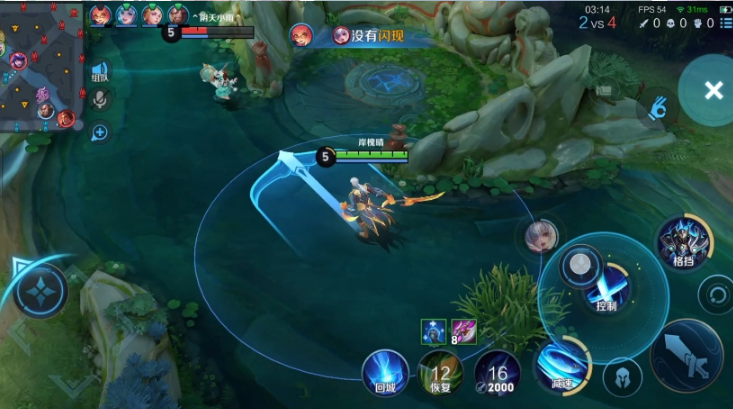Open the quick chat plus bubble
The width and height of the screenshot is (733, 409).
(100, 132)
